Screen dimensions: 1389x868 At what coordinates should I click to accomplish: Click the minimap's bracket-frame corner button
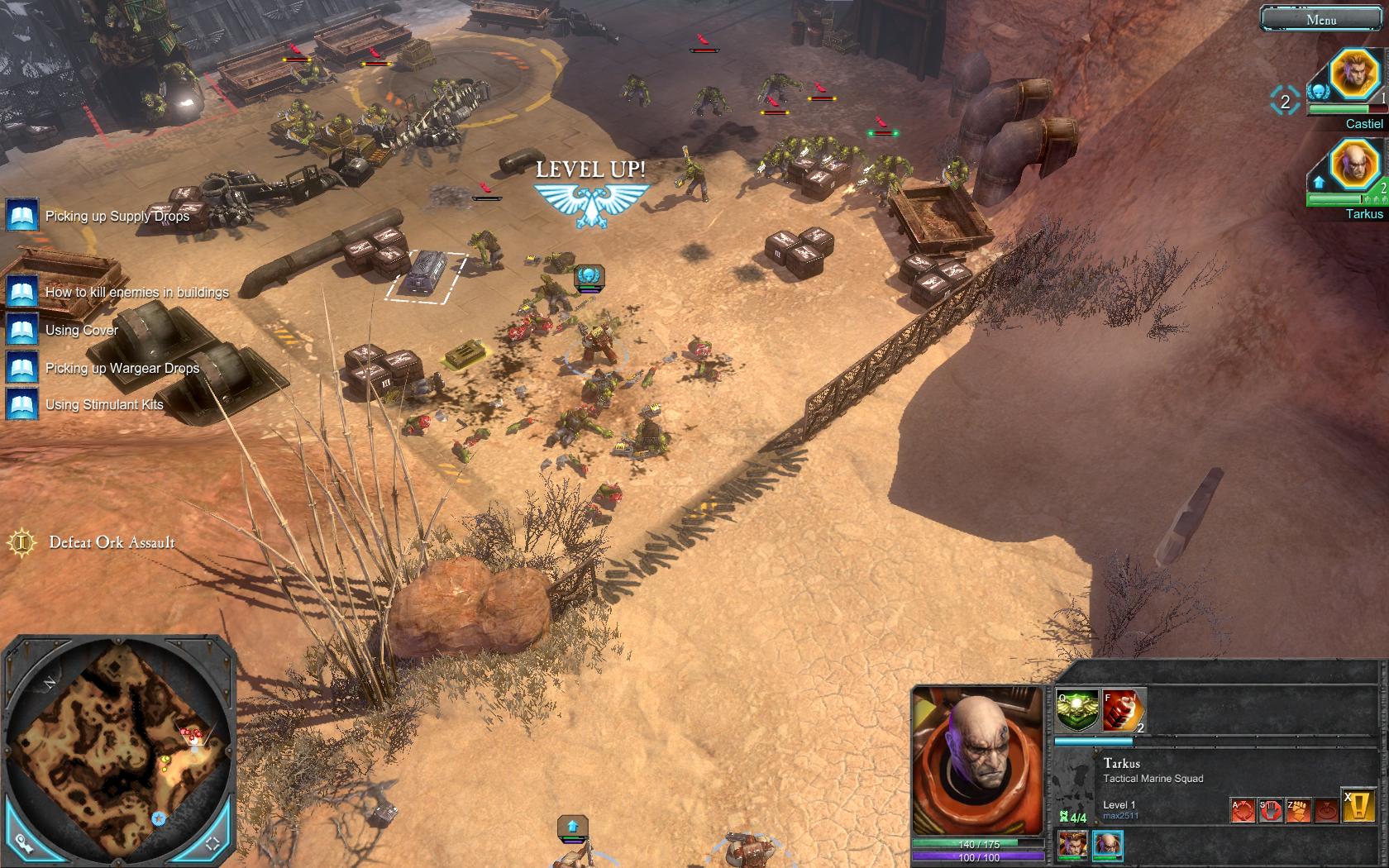click(x=212, y=843)
